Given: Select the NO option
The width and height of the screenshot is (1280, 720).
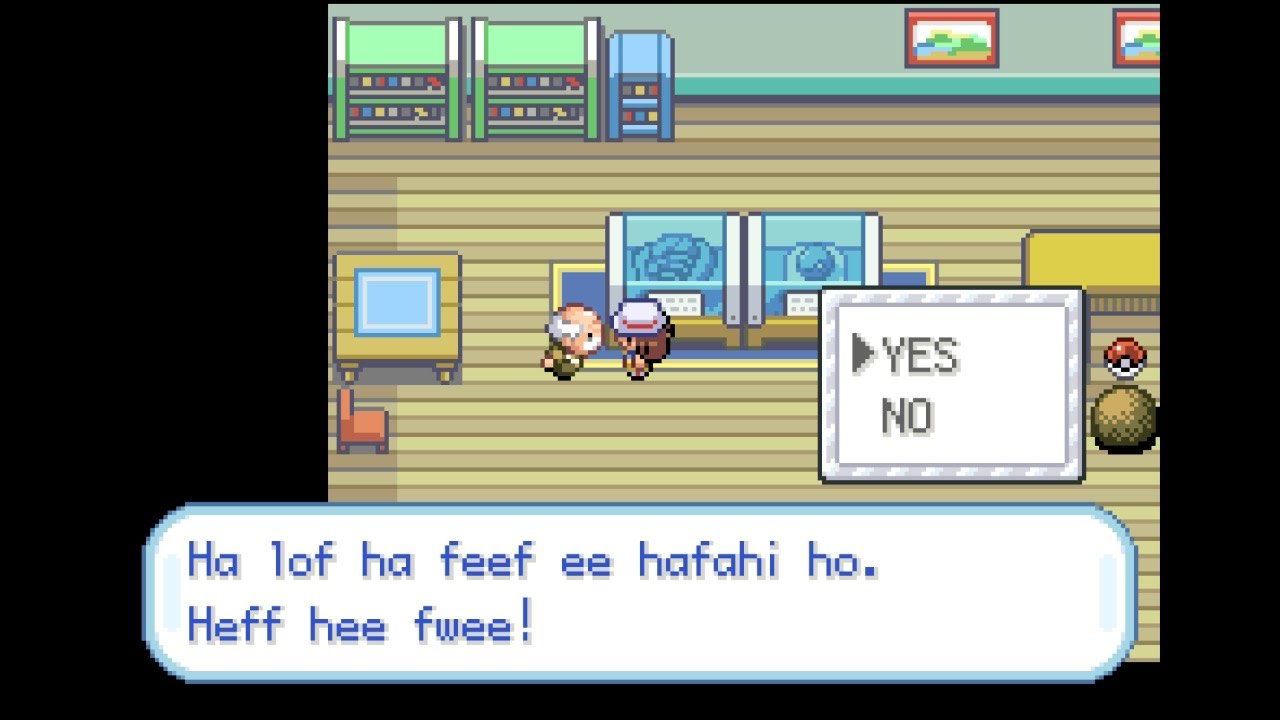Looking at the screenshot, I should 907,416.
